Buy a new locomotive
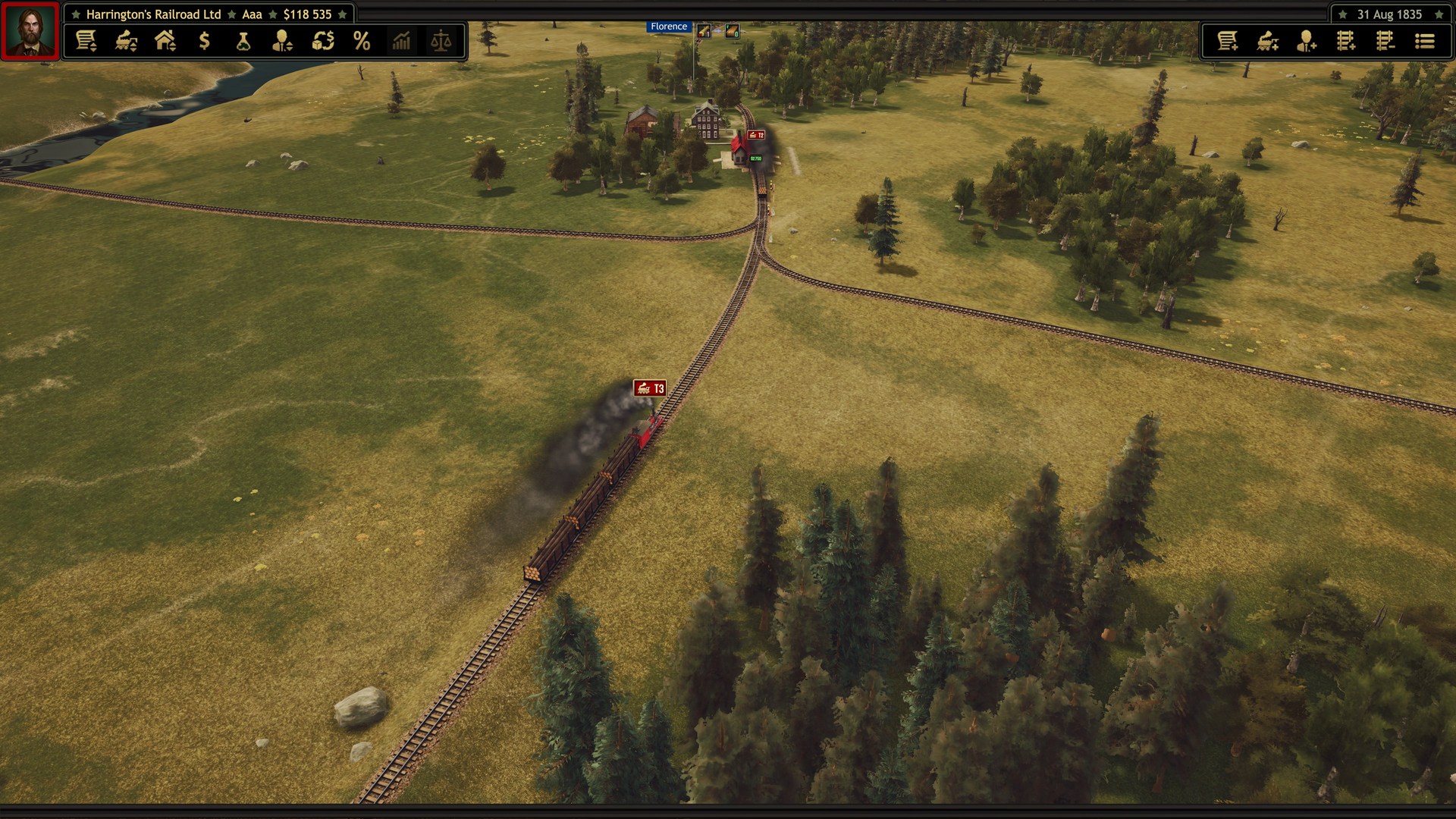Image resolution: width=1456 pixels, height=819 pixels. tap(1267, 41)
